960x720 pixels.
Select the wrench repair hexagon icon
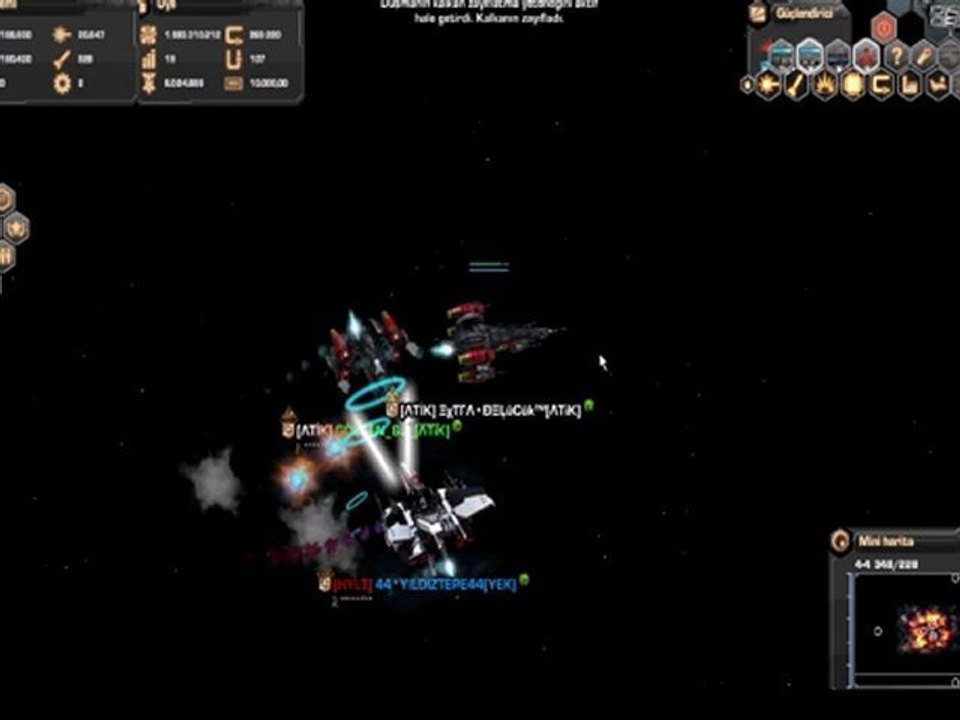click(925, 55)
